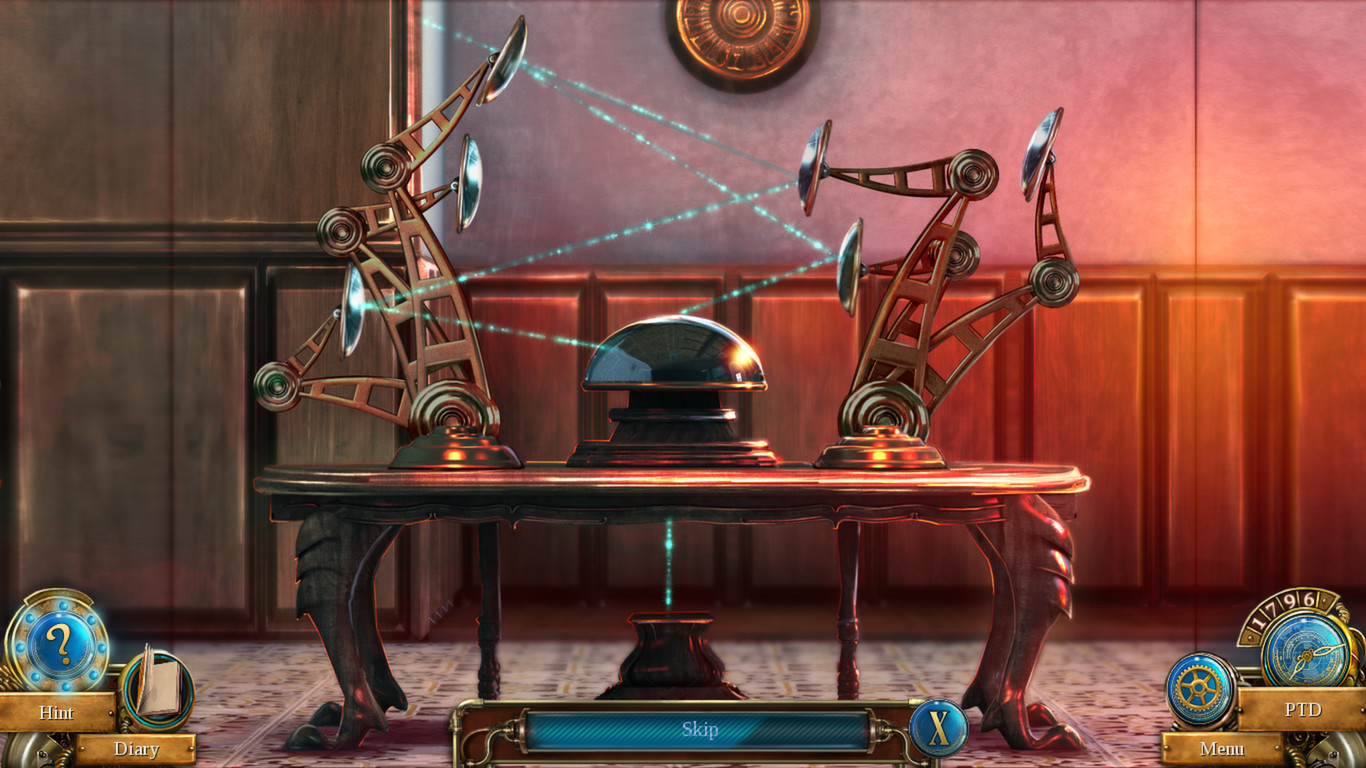Image resolution: width=1366 pixels, height=768 pixels.
Task: Click the Hint label plaque
Action: pyautogui.click(x=57, y=713)
